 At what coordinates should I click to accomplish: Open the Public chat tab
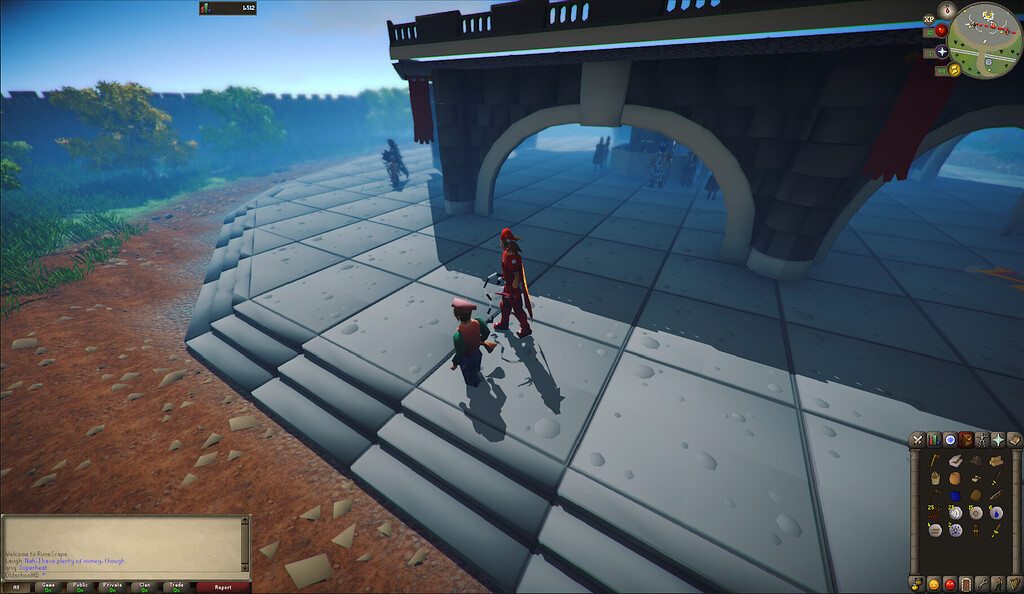[79, 587]
